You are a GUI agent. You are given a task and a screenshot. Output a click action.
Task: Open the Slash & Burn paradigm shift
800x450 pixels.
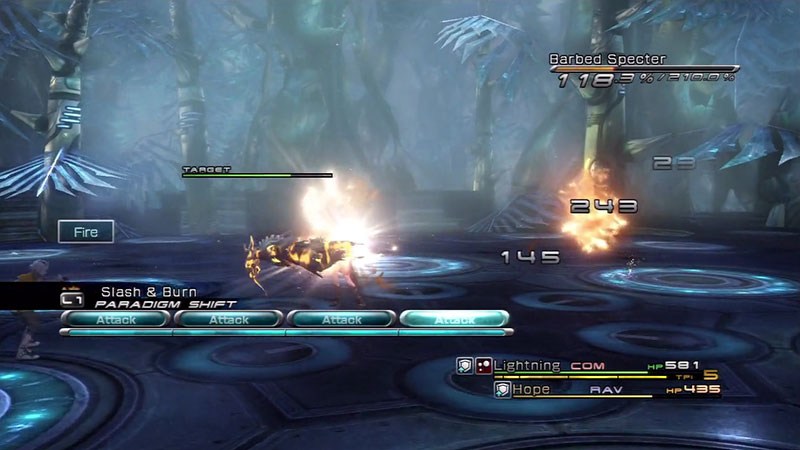click(x=150, y=297)
